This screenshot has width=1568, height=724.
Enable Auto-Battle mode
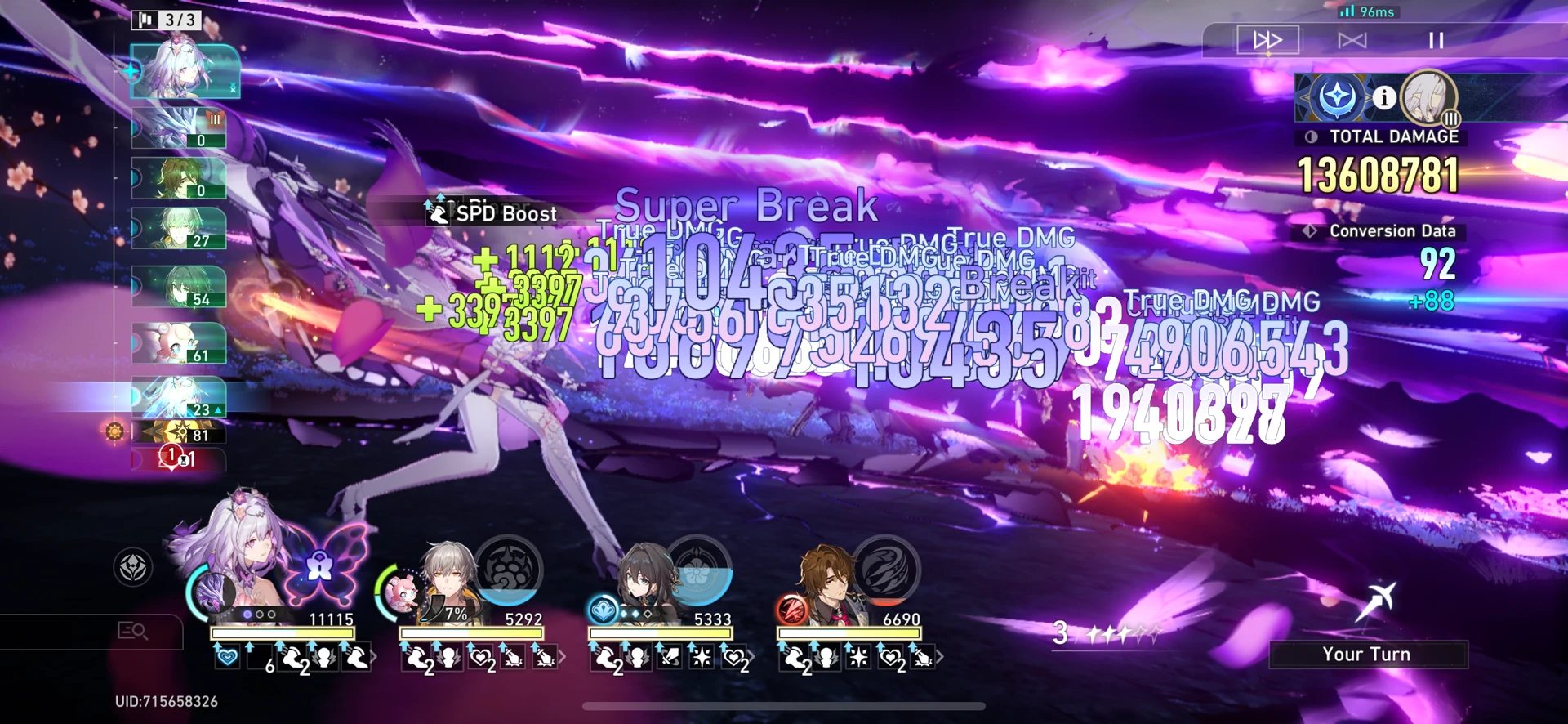point(1352,39)
